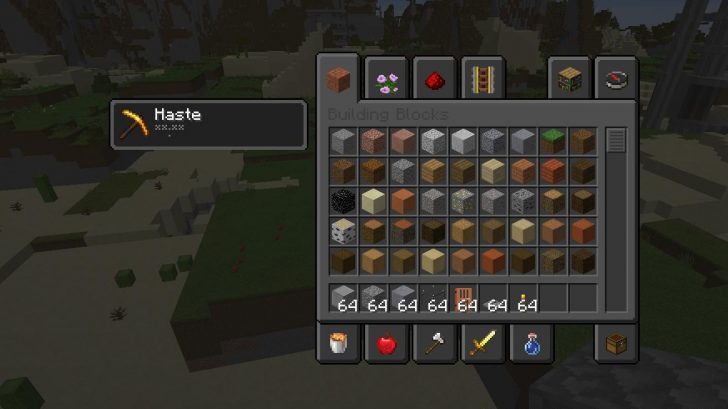Open the Transportation rail tab
Screen dimensions: 728x409
pyautogui.click(x=483, y=78)
